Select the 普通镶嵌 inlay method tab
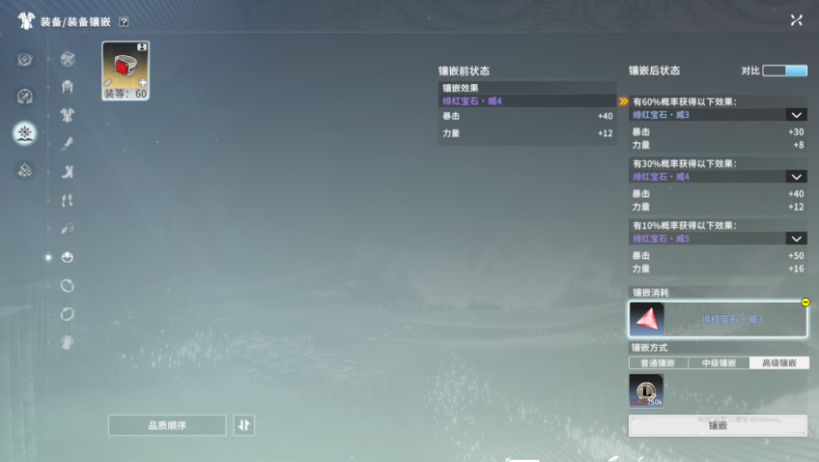Viewport: 819px width, 462px height. click(658, 363)
